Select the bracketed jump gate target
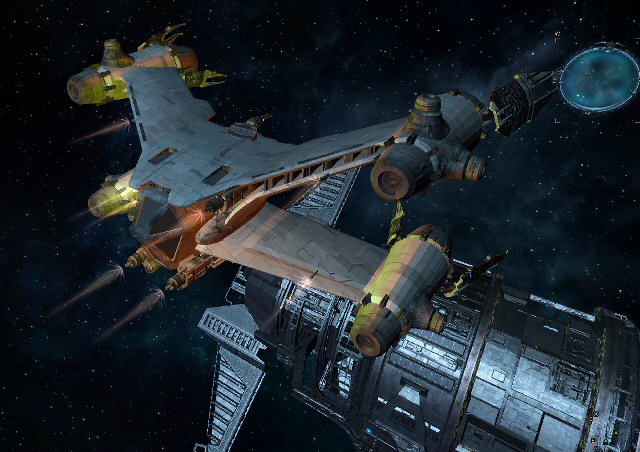This screenshot has width=640, height=452. 597,77
